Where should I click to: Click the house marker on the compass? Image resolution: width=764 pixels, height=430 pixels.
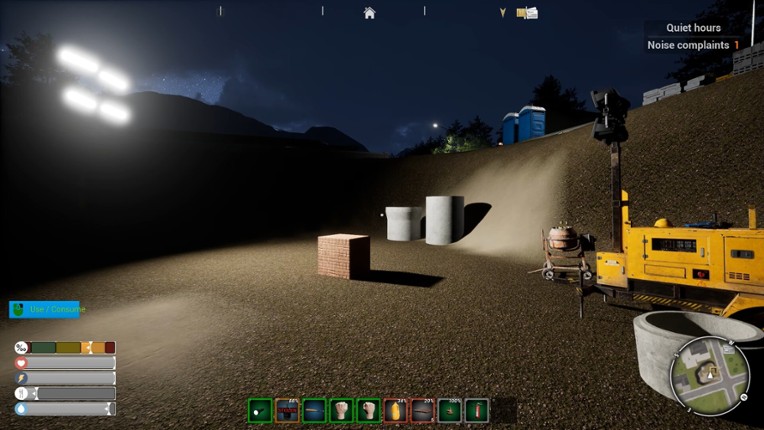[x=369, y=13]
